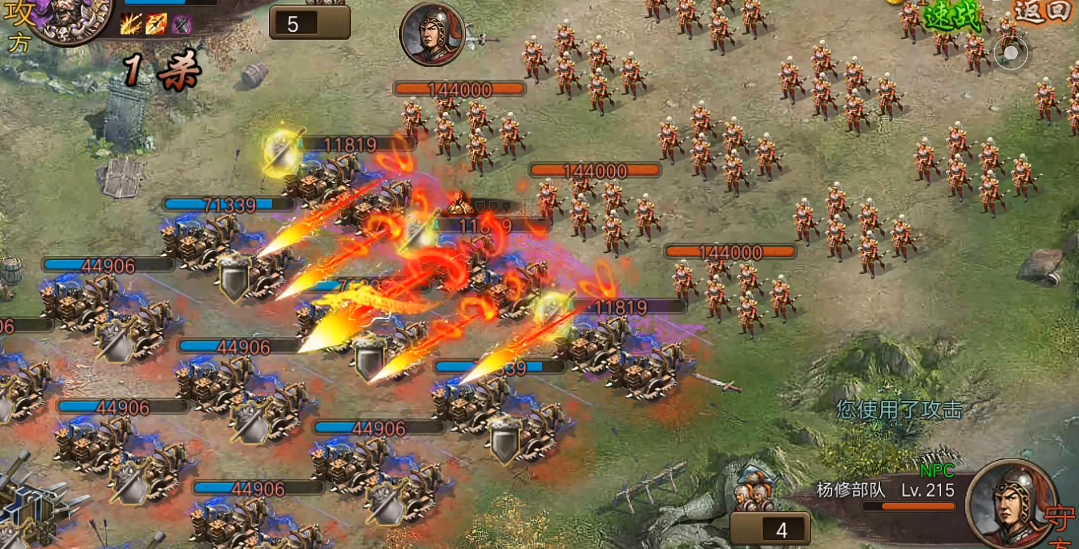The width and height of the screenshot is (1079, 549).
Task: Tap the floating assistive touch circle
Action: [1011, 52]
